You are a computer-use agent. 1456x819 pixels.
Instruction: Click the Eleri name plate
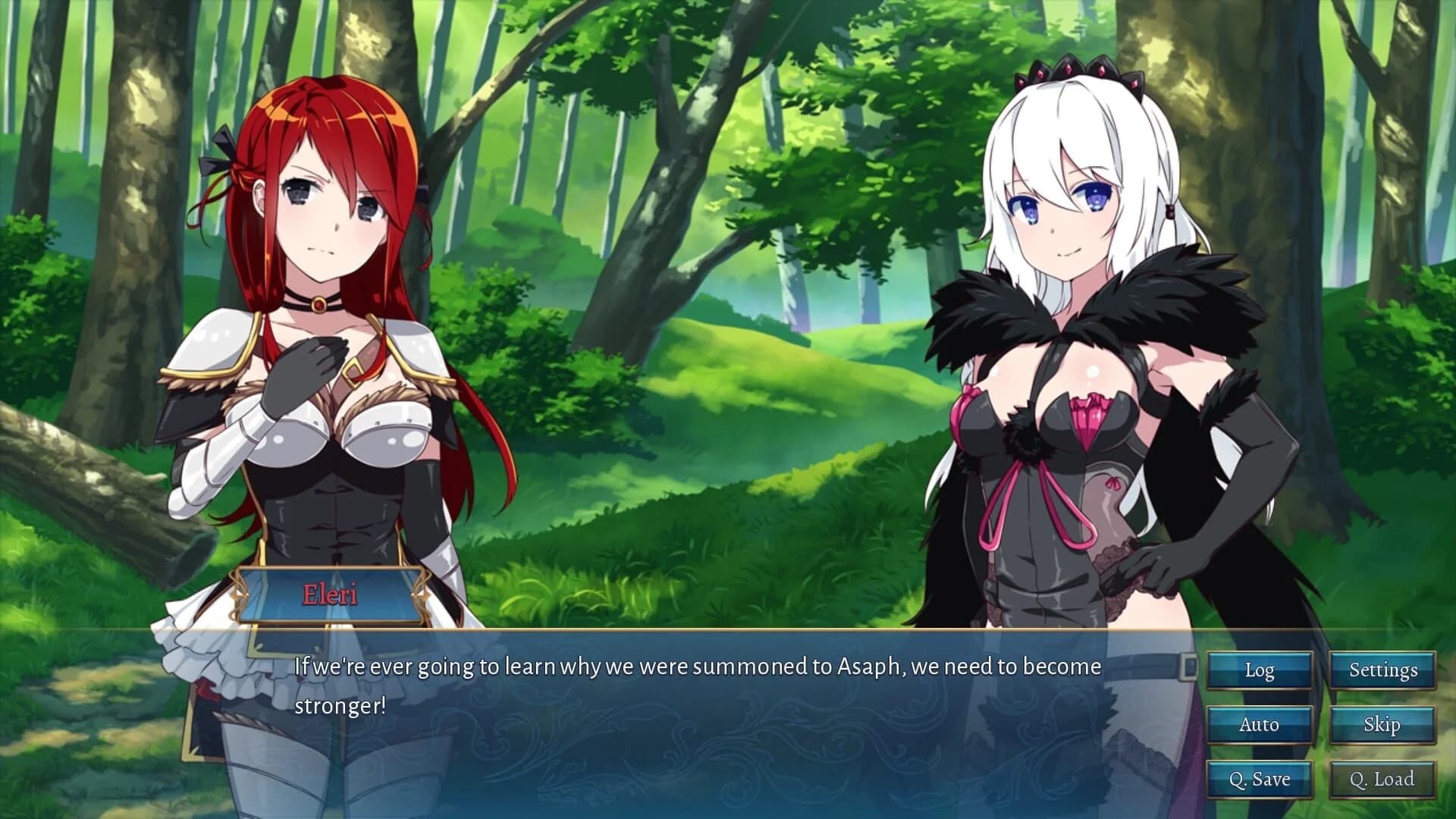329,594
